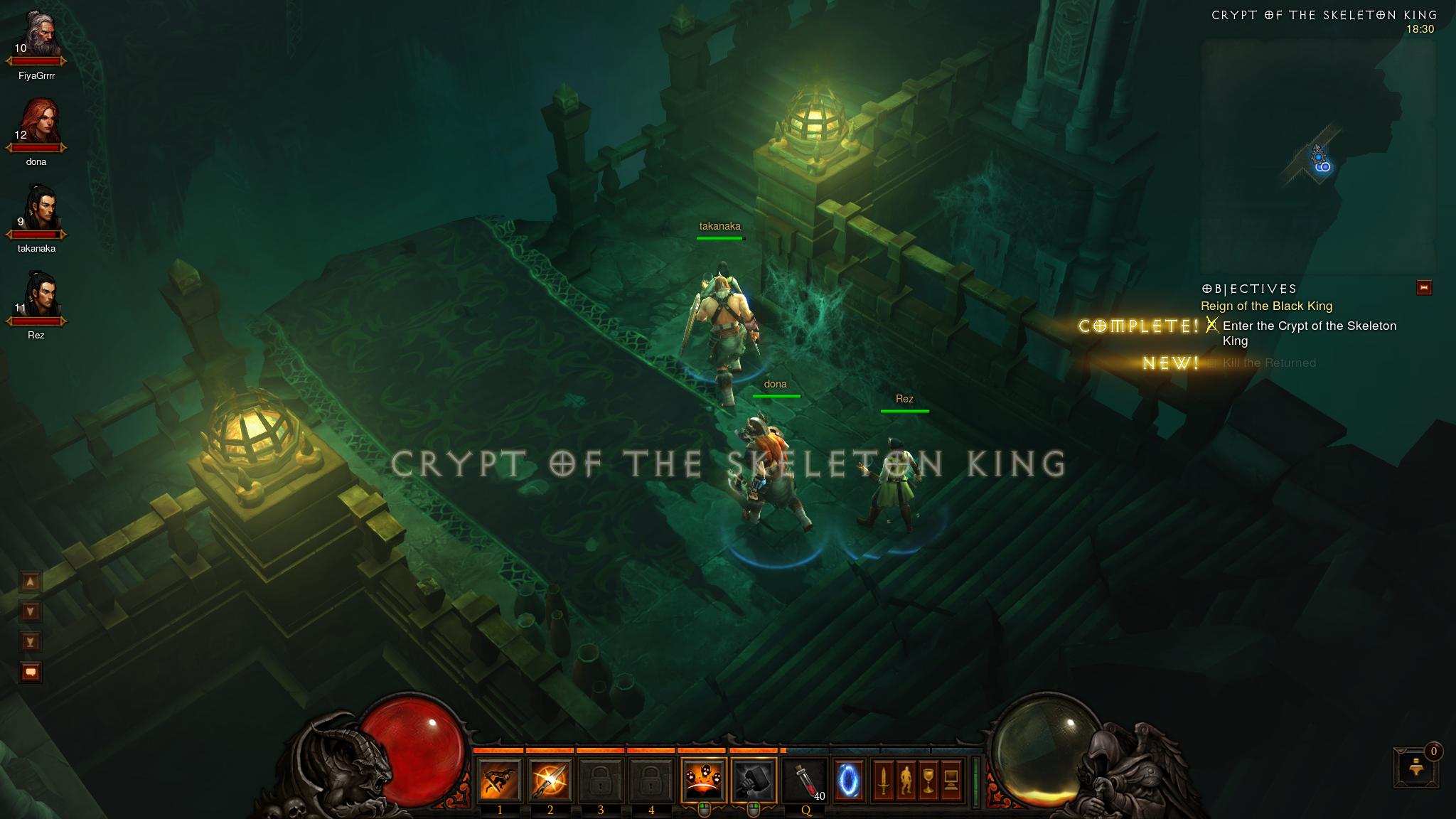Show achievements via the goblet icon
Screen dimensions: 1456x819
[x=928, y=781]
